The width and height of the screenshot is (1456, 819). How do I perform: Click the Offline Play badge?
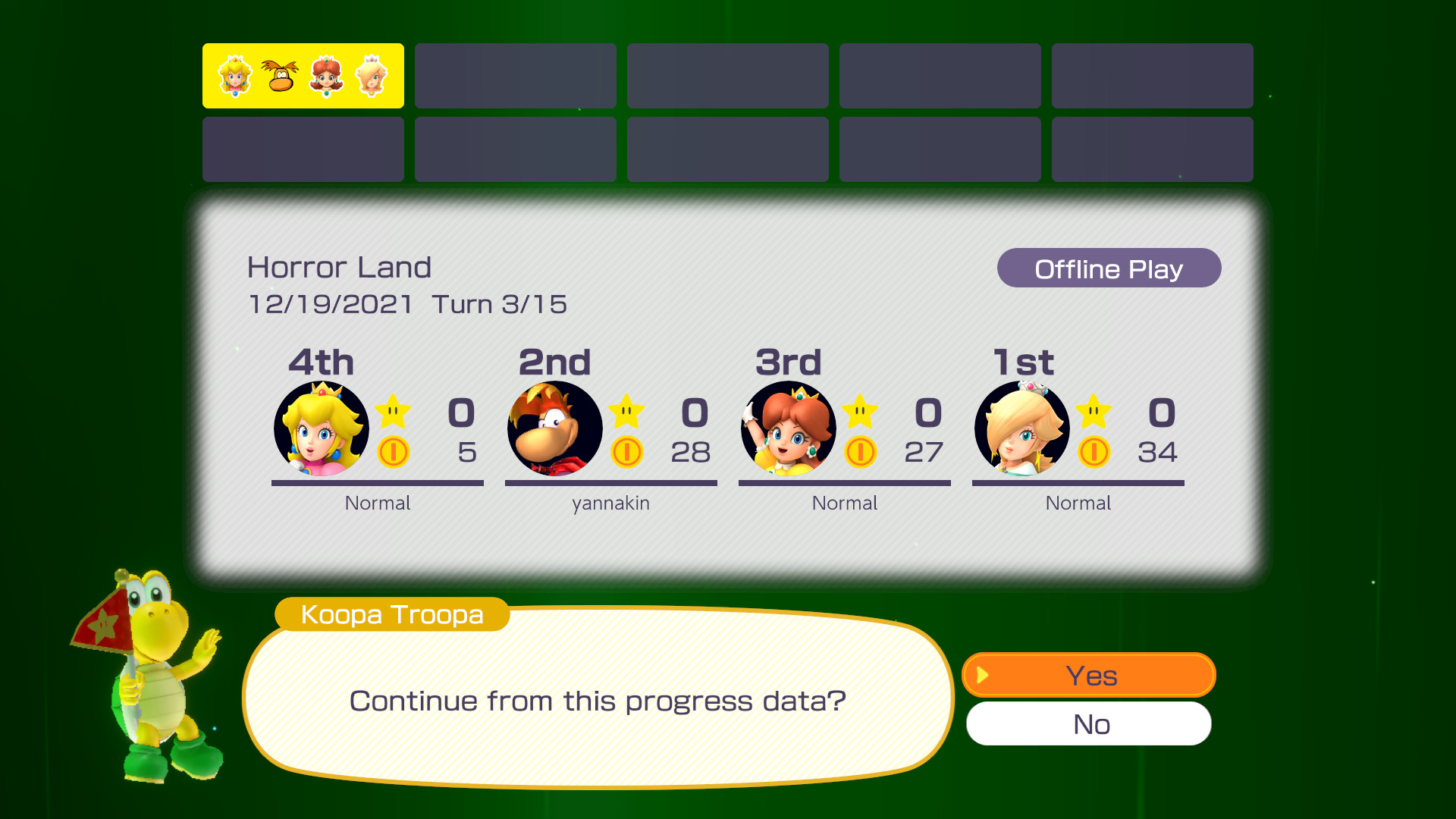tap(1109, 268)
